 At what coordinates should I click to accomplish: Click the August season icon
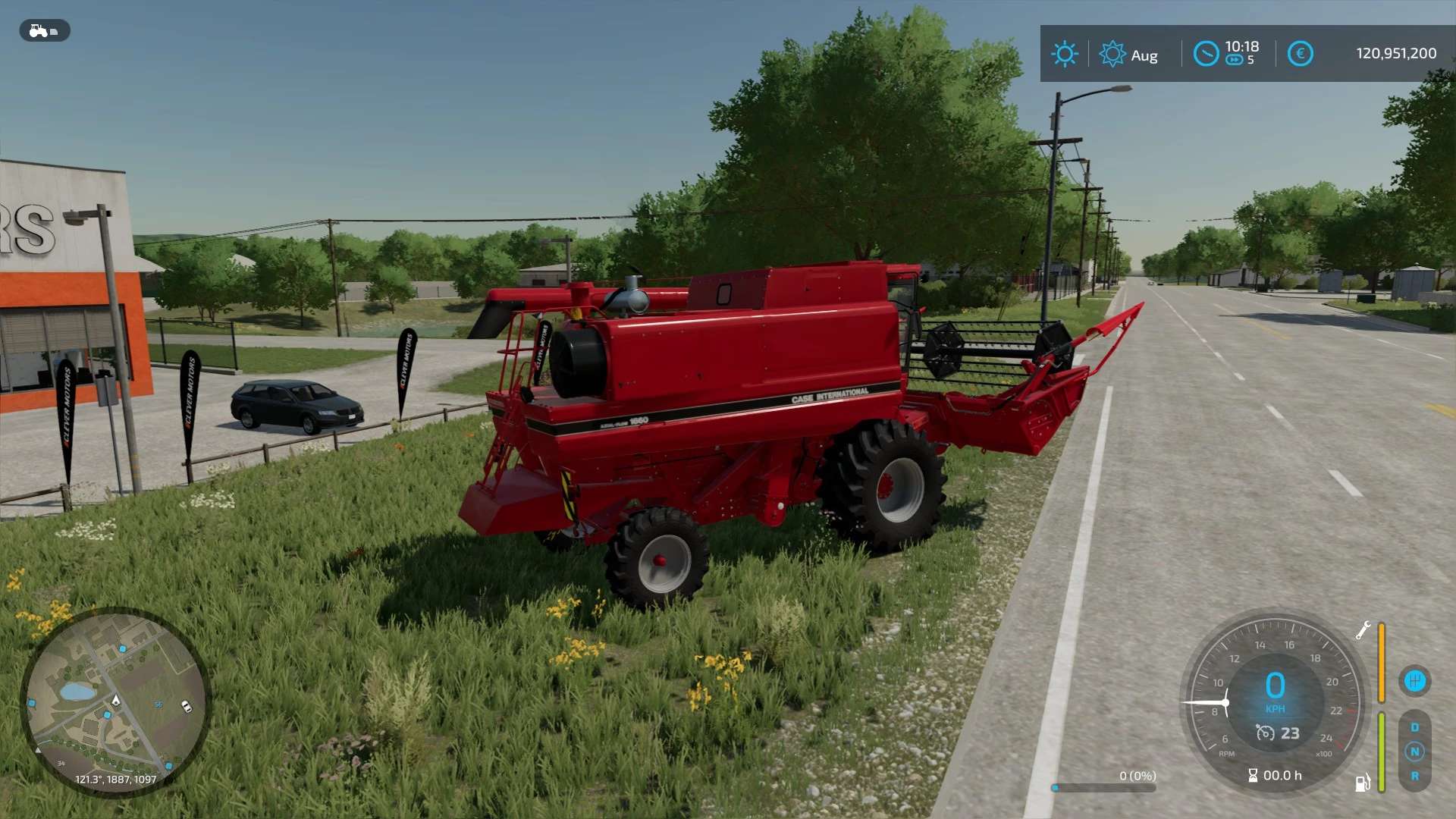(x=1112, y=54)
